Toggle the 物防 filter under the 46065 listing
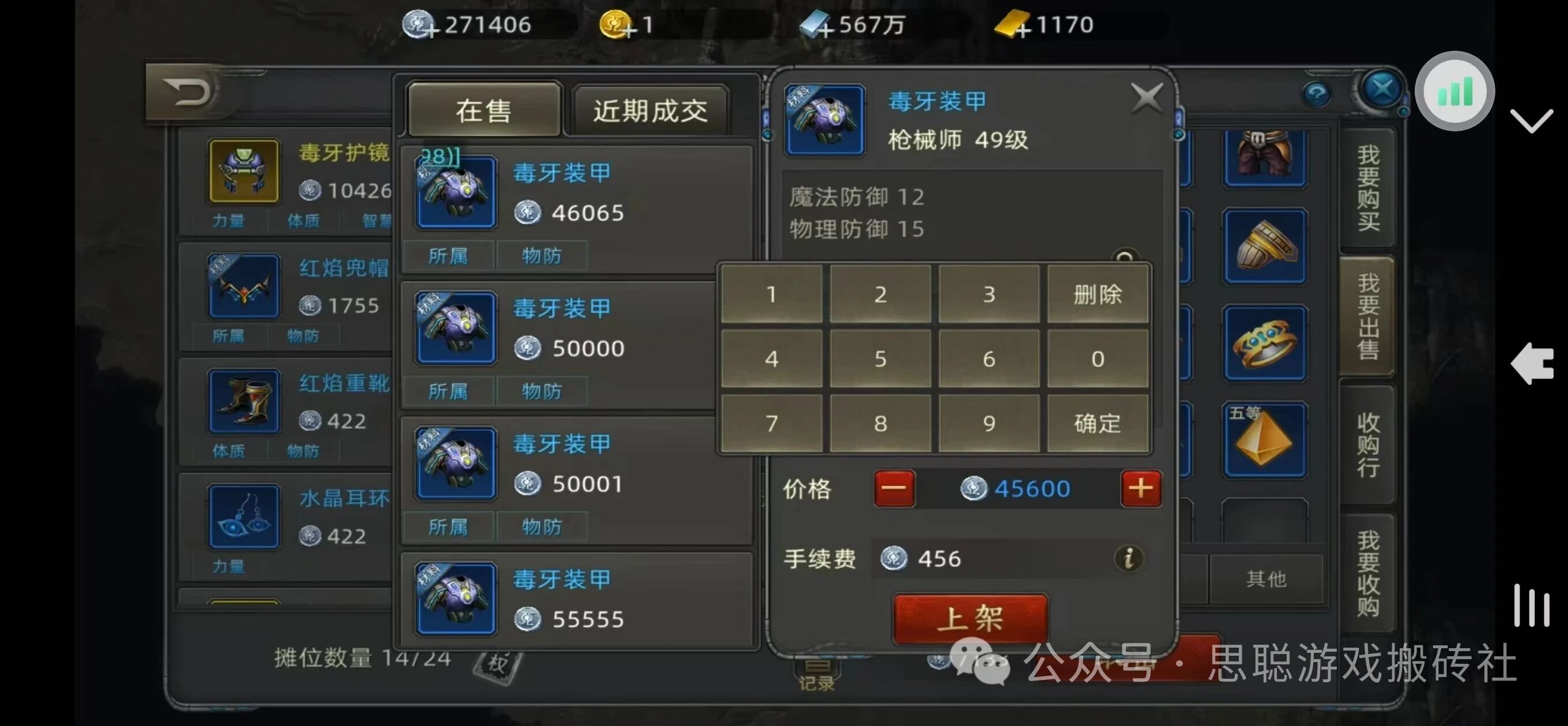The height and width of the screenshot is (726, 1568). (x=541, y=256)
